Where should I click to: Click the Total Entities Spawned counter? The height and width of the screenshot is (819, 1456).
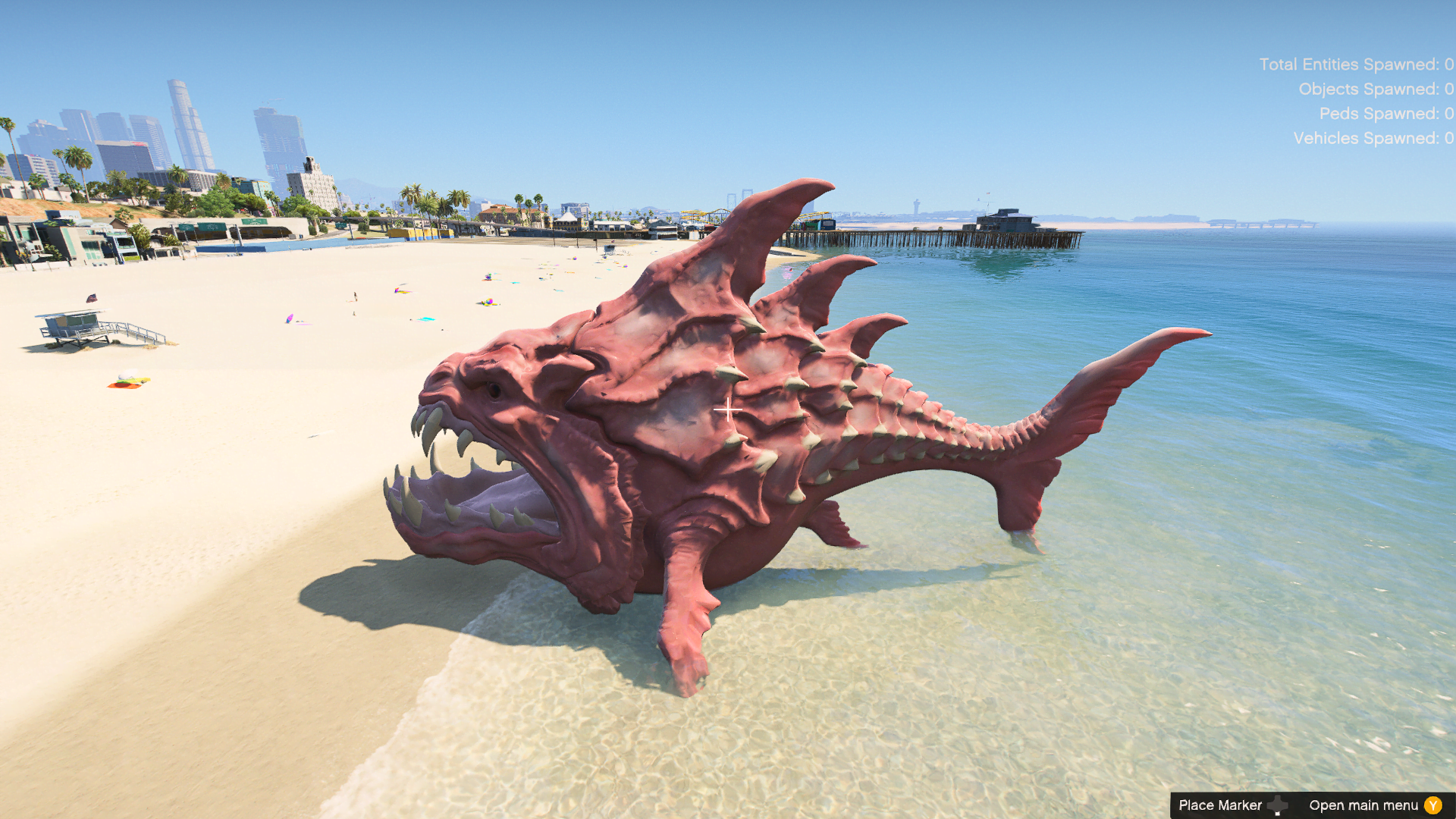pyautogui.click(x=1357, y=64)
